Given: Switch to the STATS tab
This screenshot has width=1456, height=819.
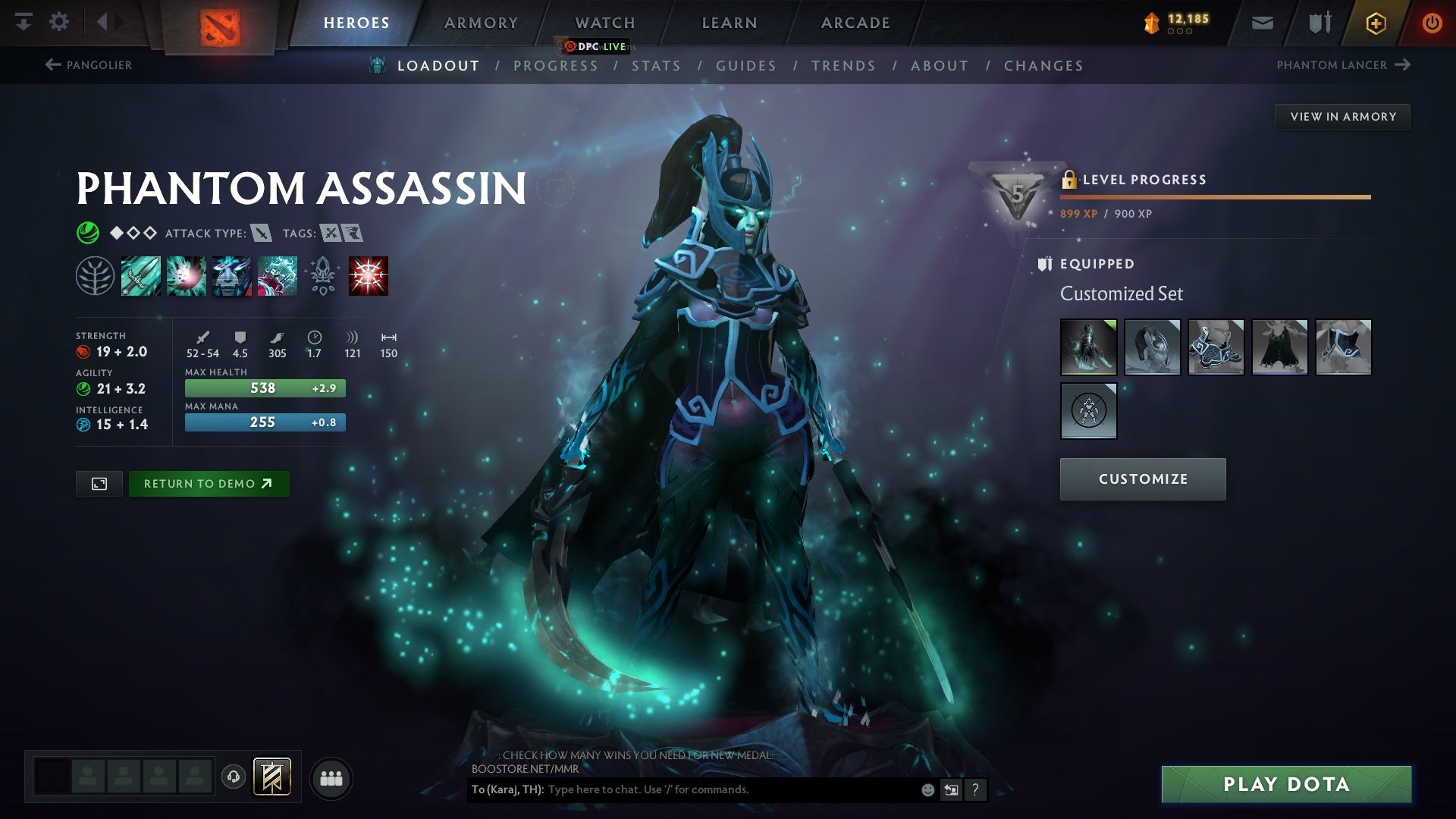Looking at the screenshot, I should (657, 66).
